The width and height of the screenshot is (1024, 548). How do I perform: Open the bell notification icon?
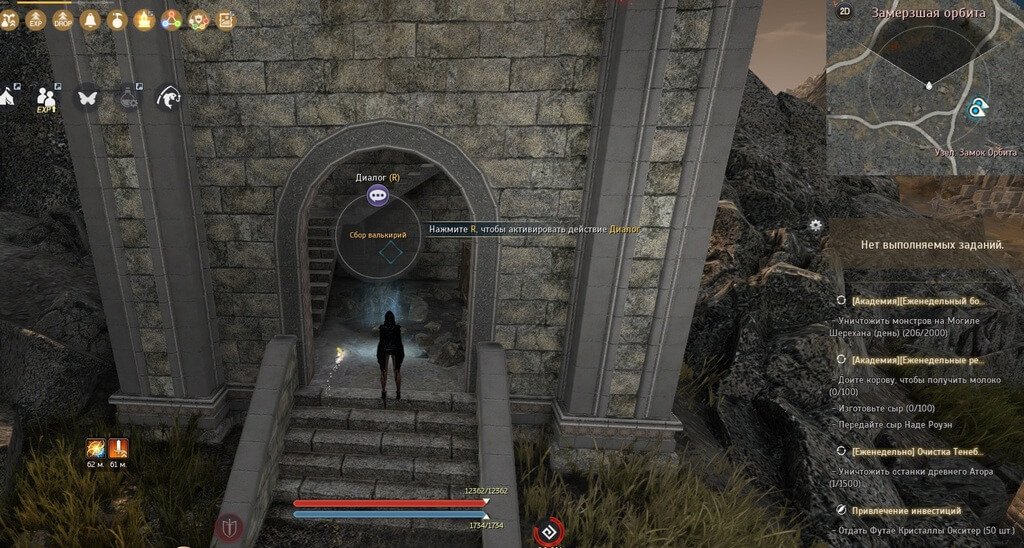coord(90,19)
